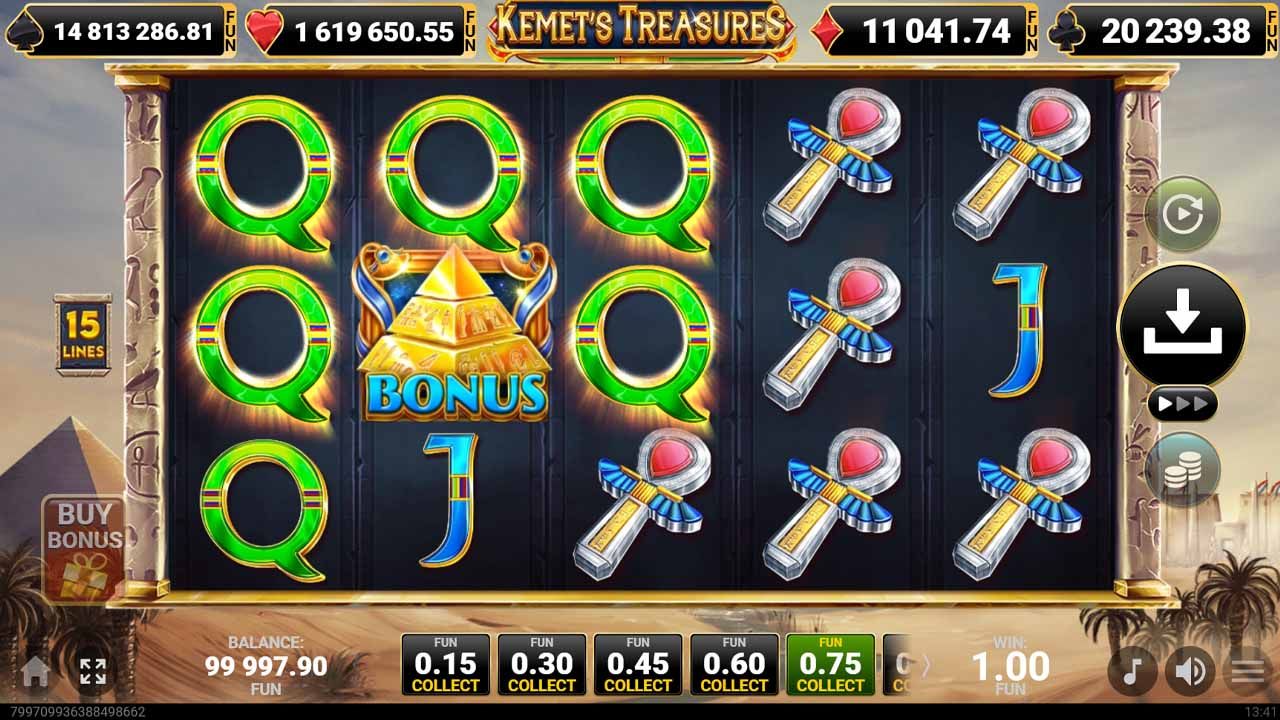This screenshot has height=720, width=1280.
Task: Open the coins bet settings icon
Action: point(1183,467)
